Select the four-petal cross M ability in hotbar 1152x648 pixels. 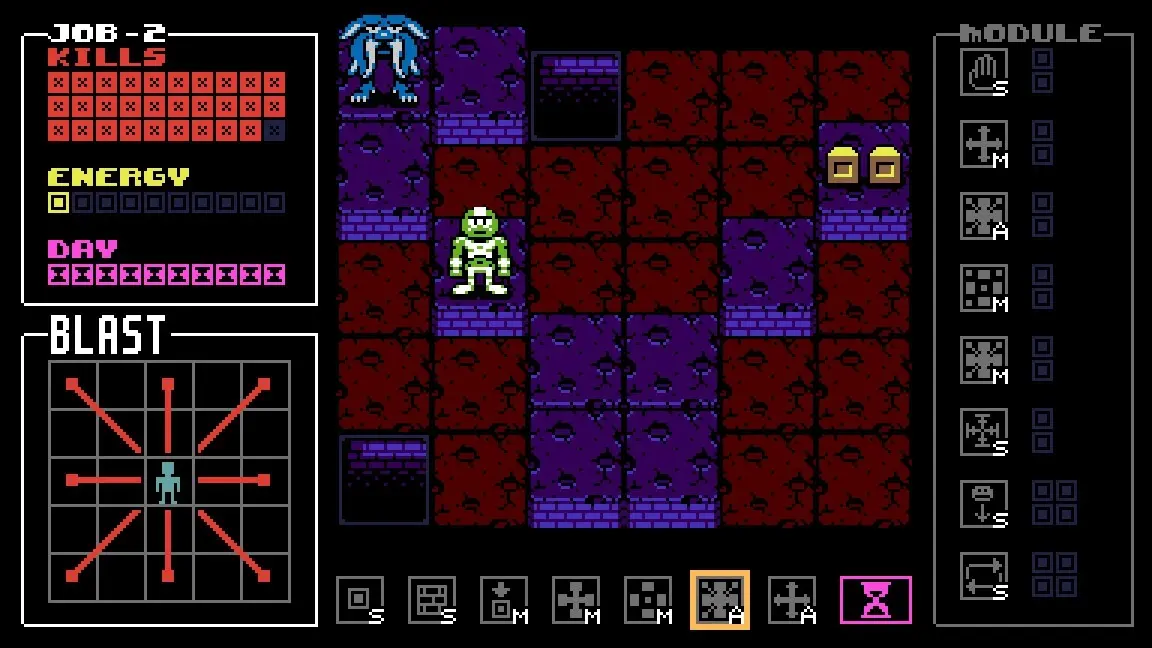tap(576, 600)
